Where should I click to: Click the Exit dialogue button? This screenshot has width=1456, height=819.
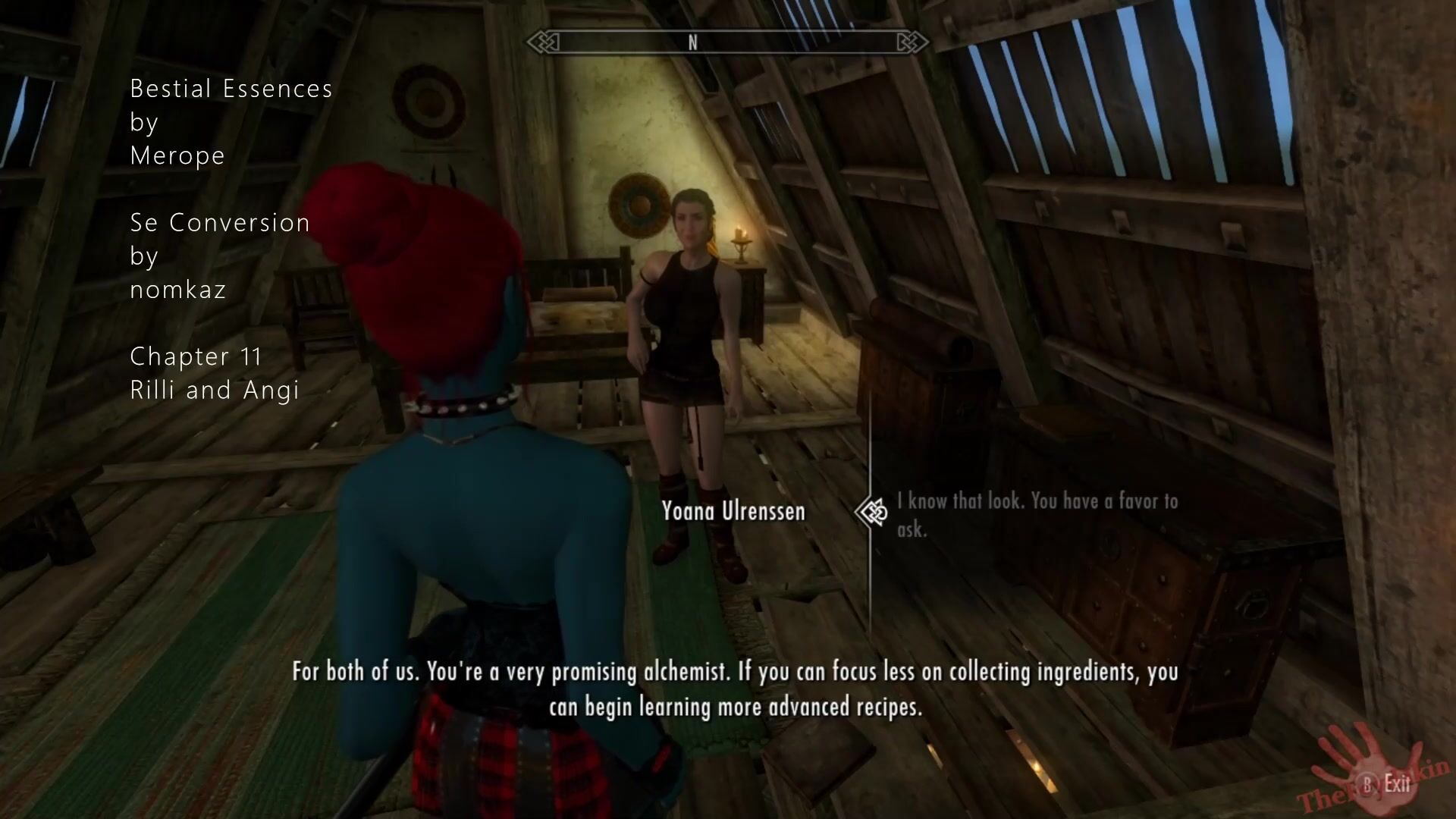[x=1386, y=783]
